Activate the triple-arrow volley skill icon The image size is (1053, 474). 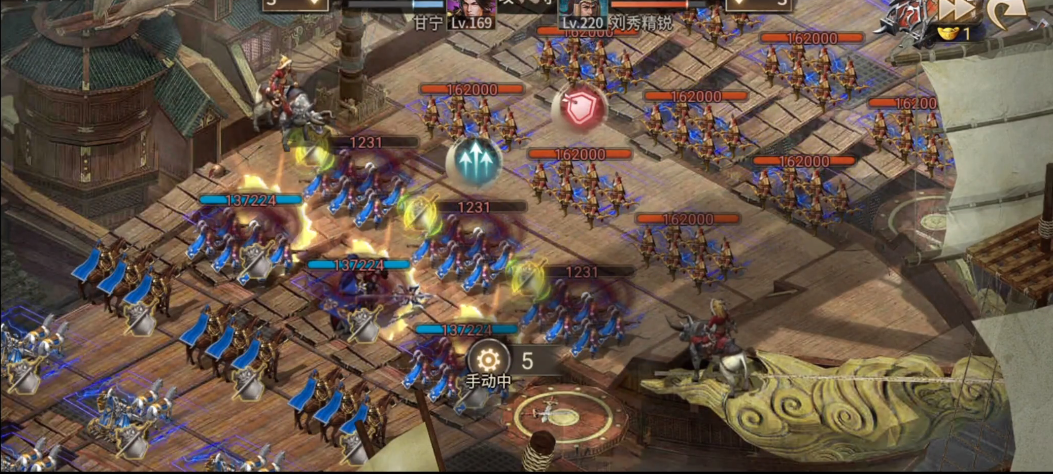pyautogui.click(x=473, y=161)
